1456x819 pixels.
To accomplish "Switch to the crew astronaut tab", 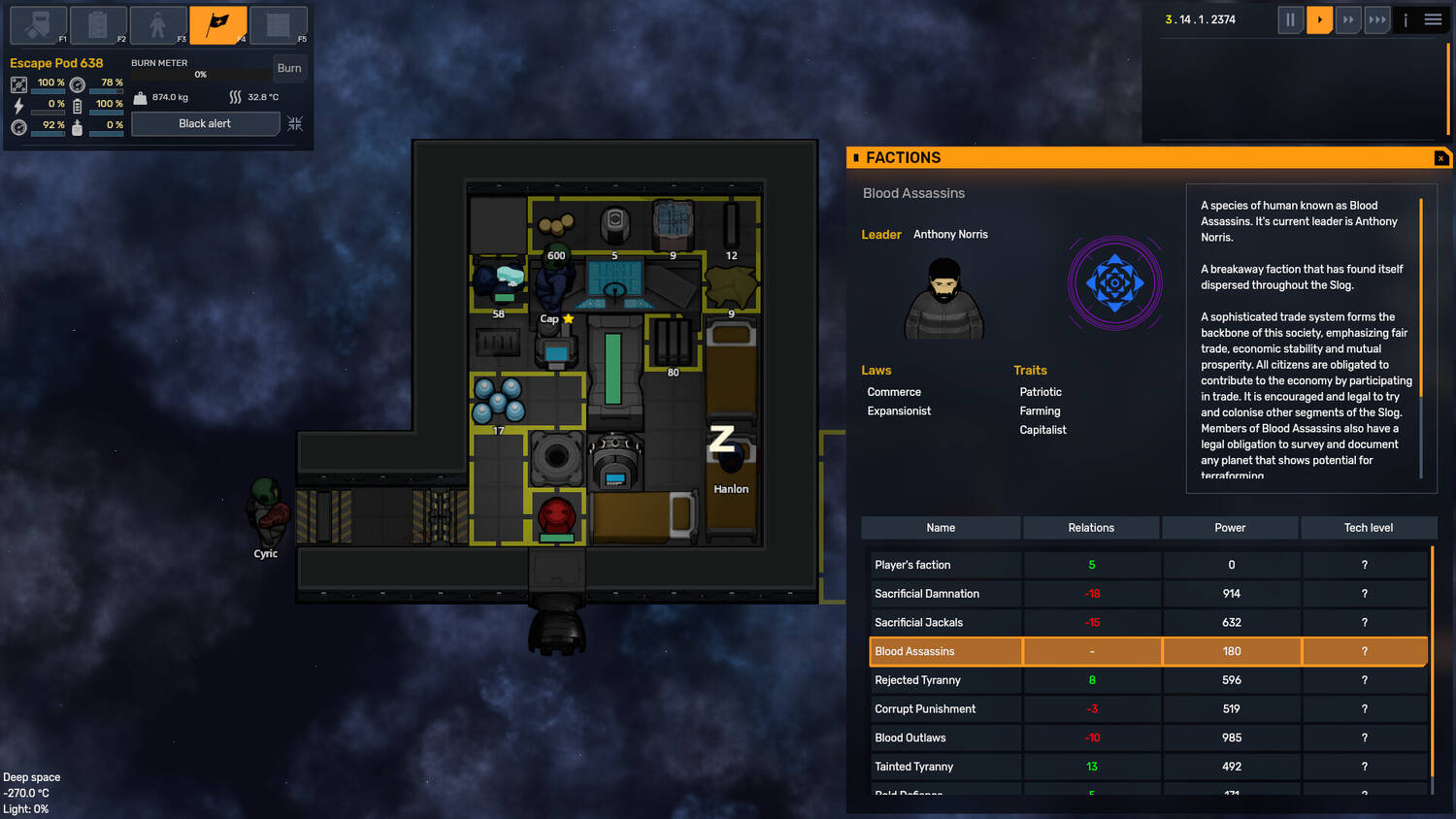I will click(158, 25).
